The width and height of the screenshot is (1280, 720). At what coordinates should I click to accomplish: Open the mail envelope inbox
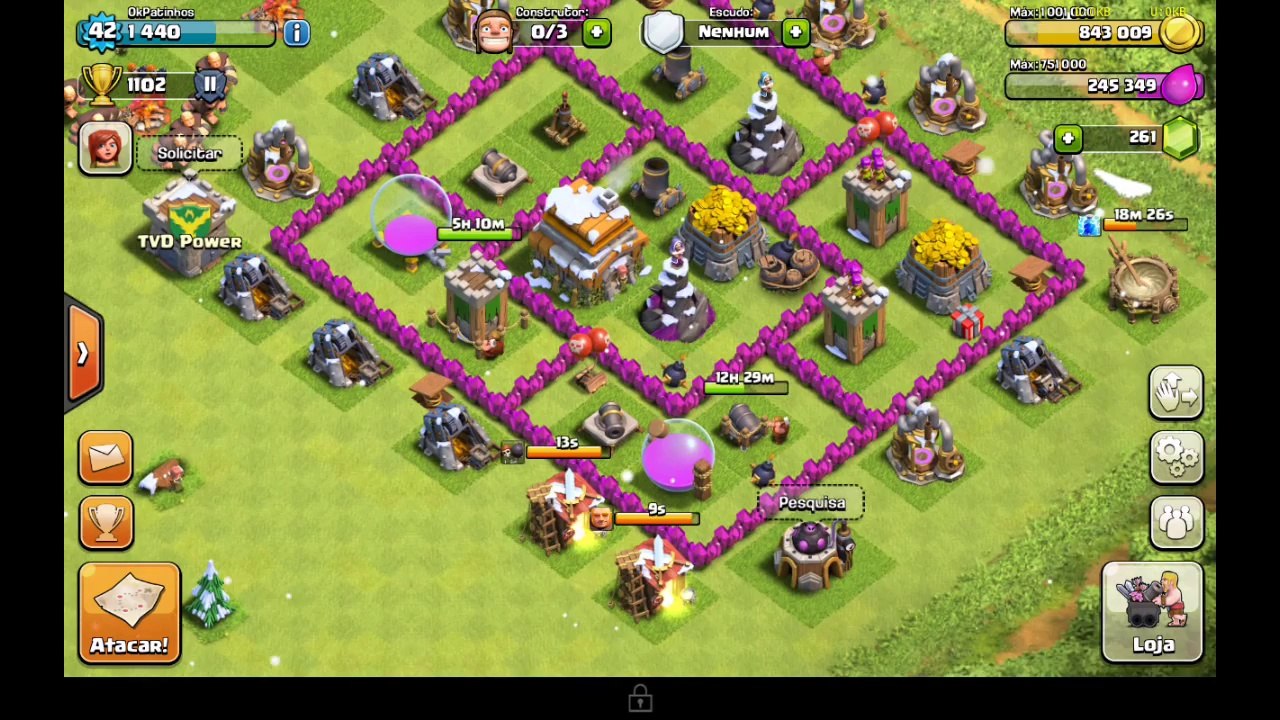pyautogui.click(x=106, y=457)
